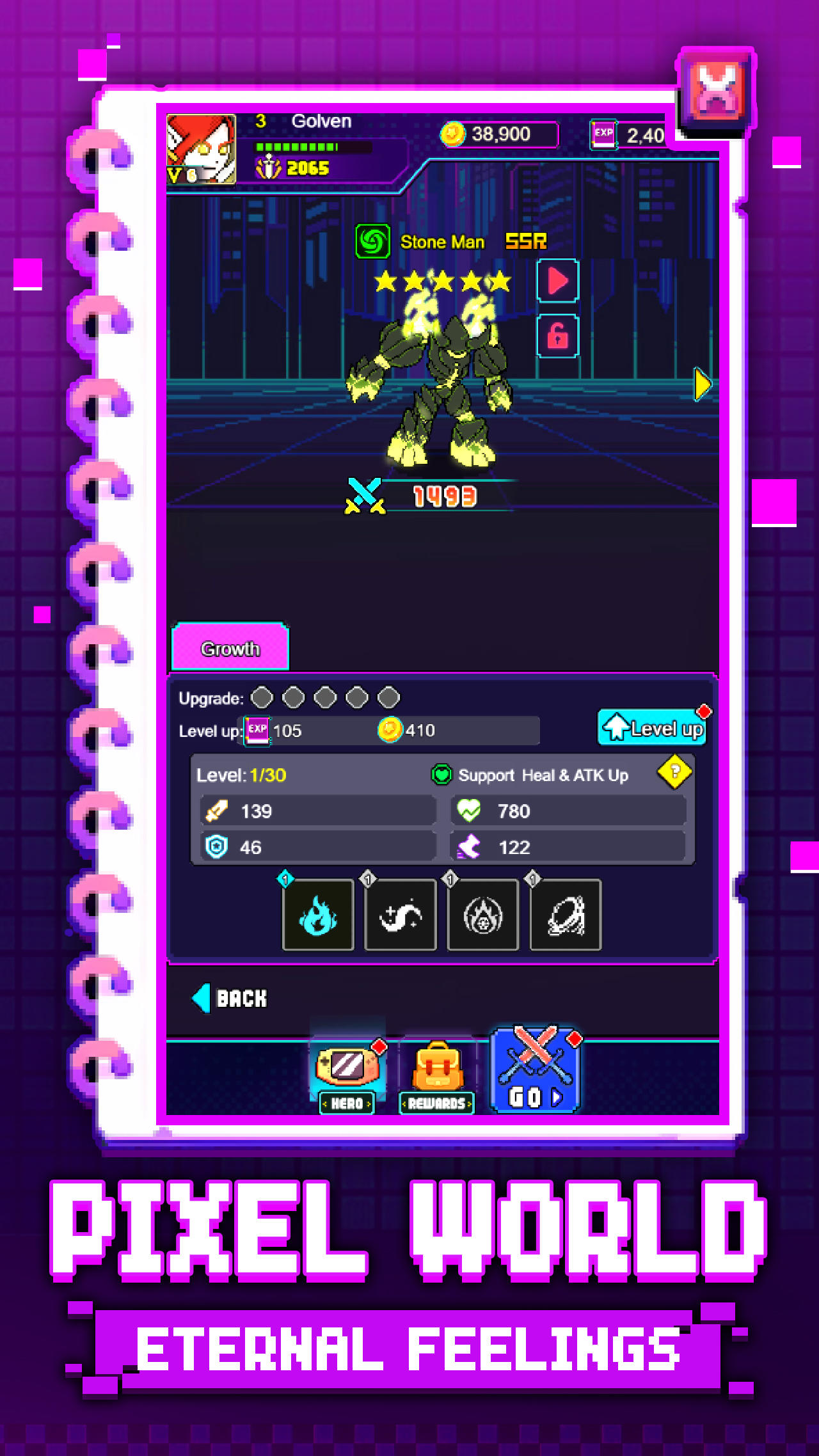
Task: Click the green spiral element icon beside Stone Man
Action: (372, 242)
